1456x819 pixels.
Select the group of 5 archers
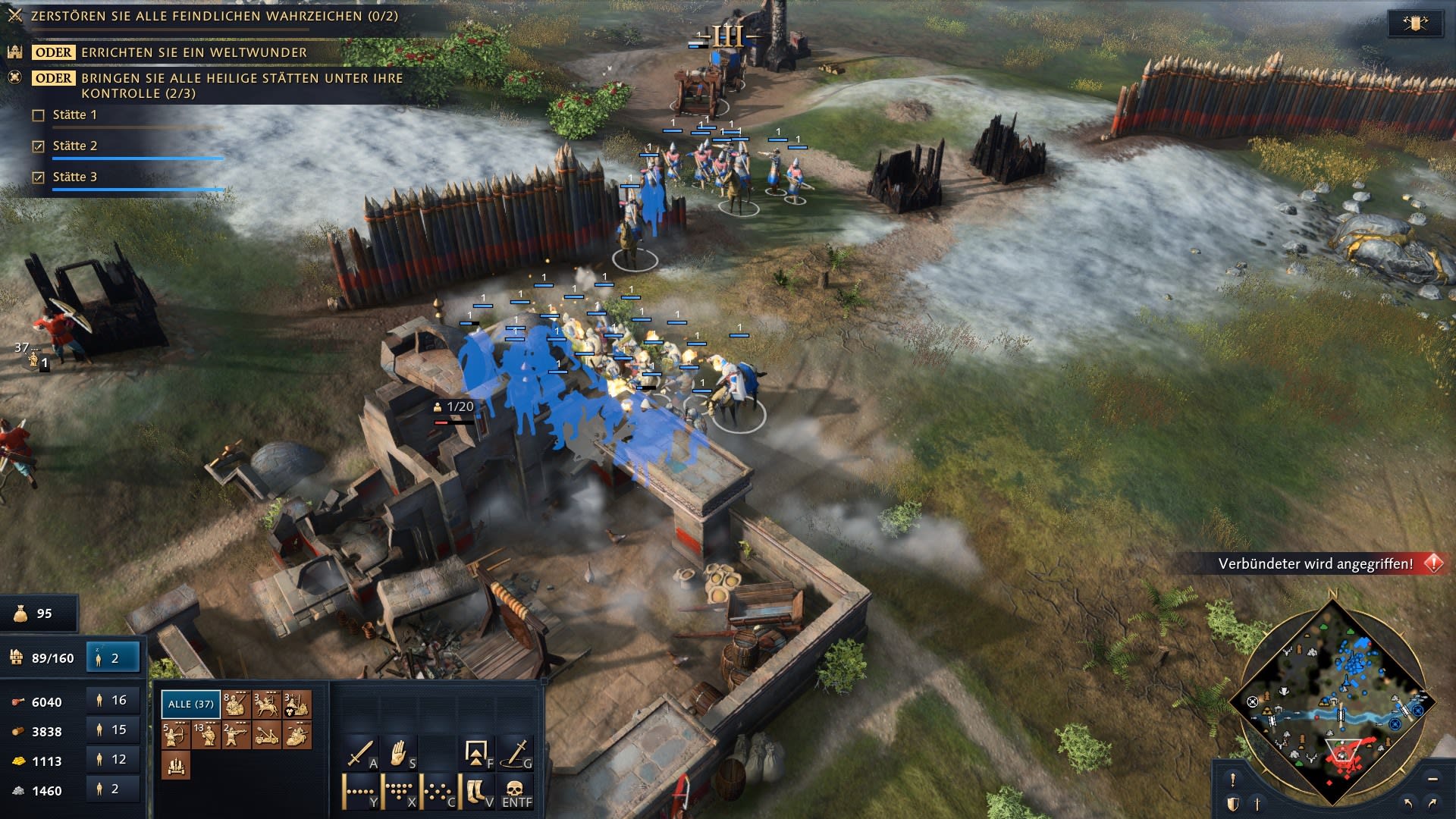tap(176, 735)
